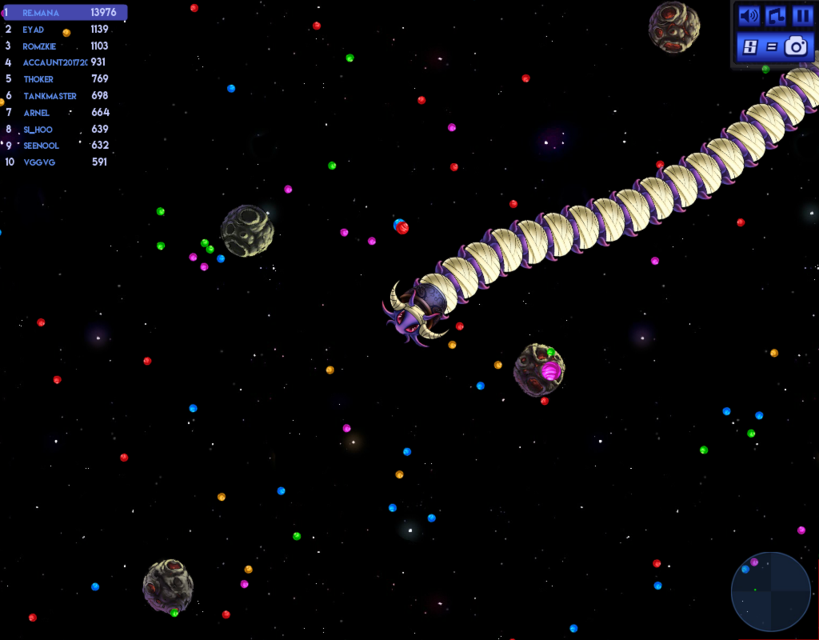The image size is (819, 640).
Task: Toggle the background music note button
Action: (x=775, y=16)
